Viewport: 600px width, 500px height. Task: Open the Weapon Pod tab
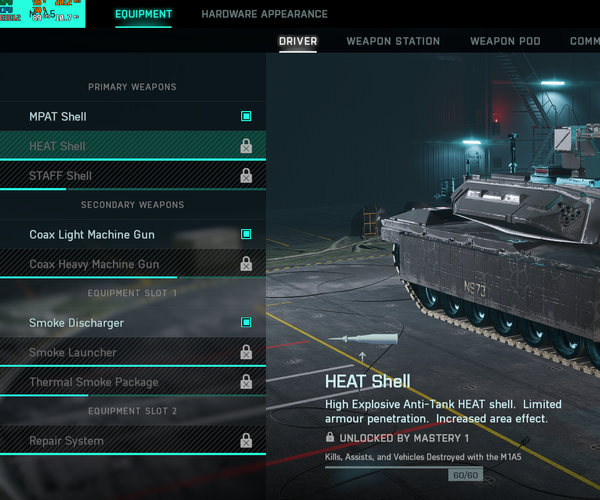(x=504, y=41)
